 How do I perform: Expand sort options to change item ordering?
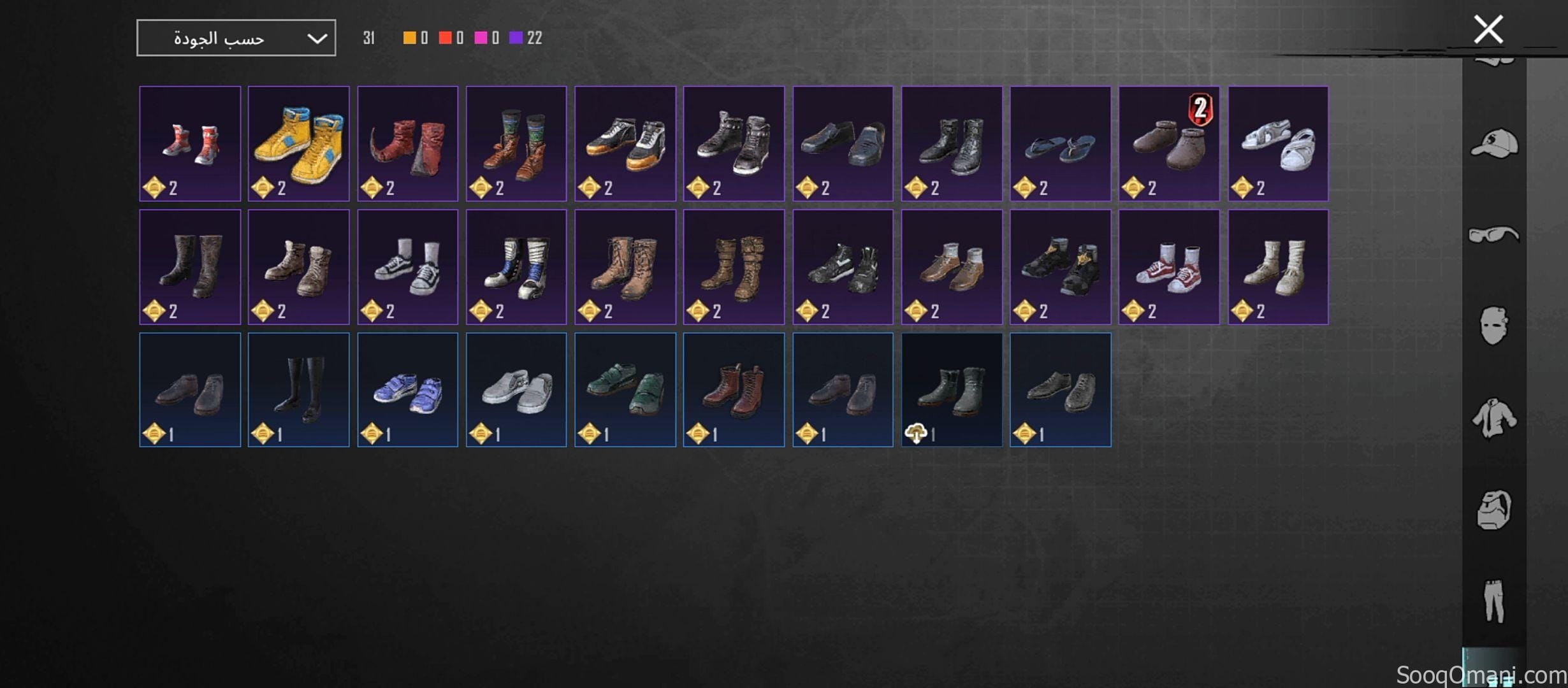(x=236, y=37)
